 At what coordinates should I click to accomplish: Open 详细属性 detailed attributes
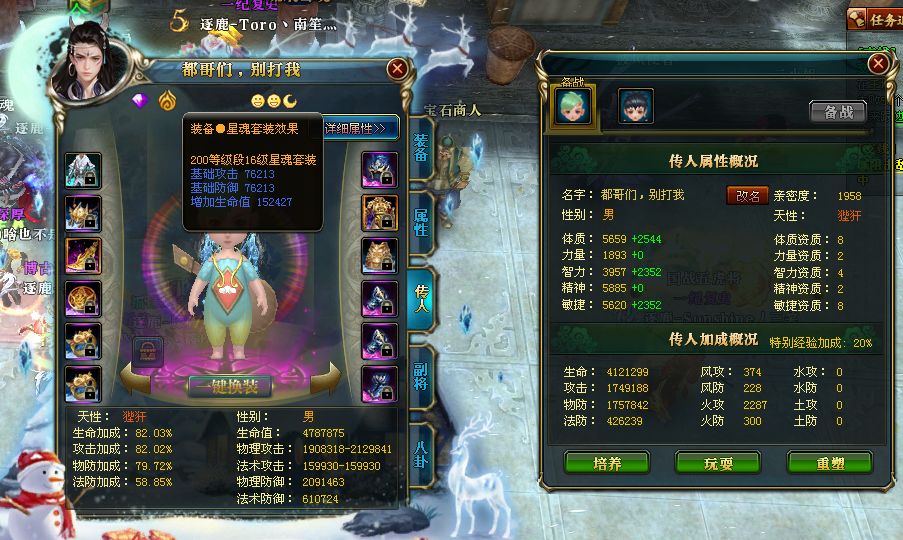[x=360, y=128]
